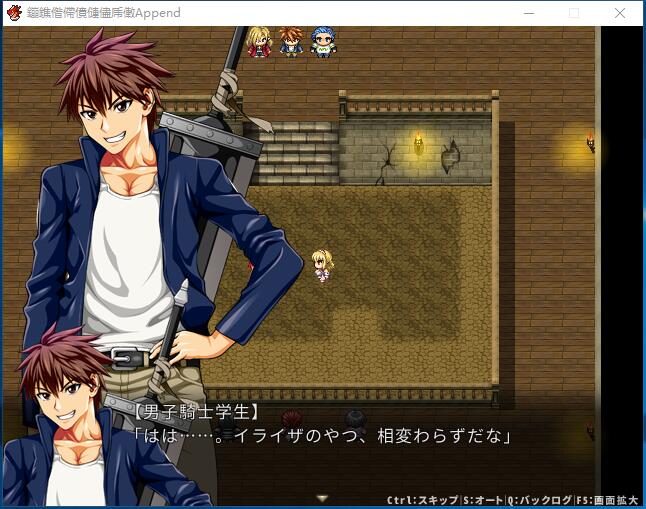
Task: Minimize the game window
Action: [527, 13]
